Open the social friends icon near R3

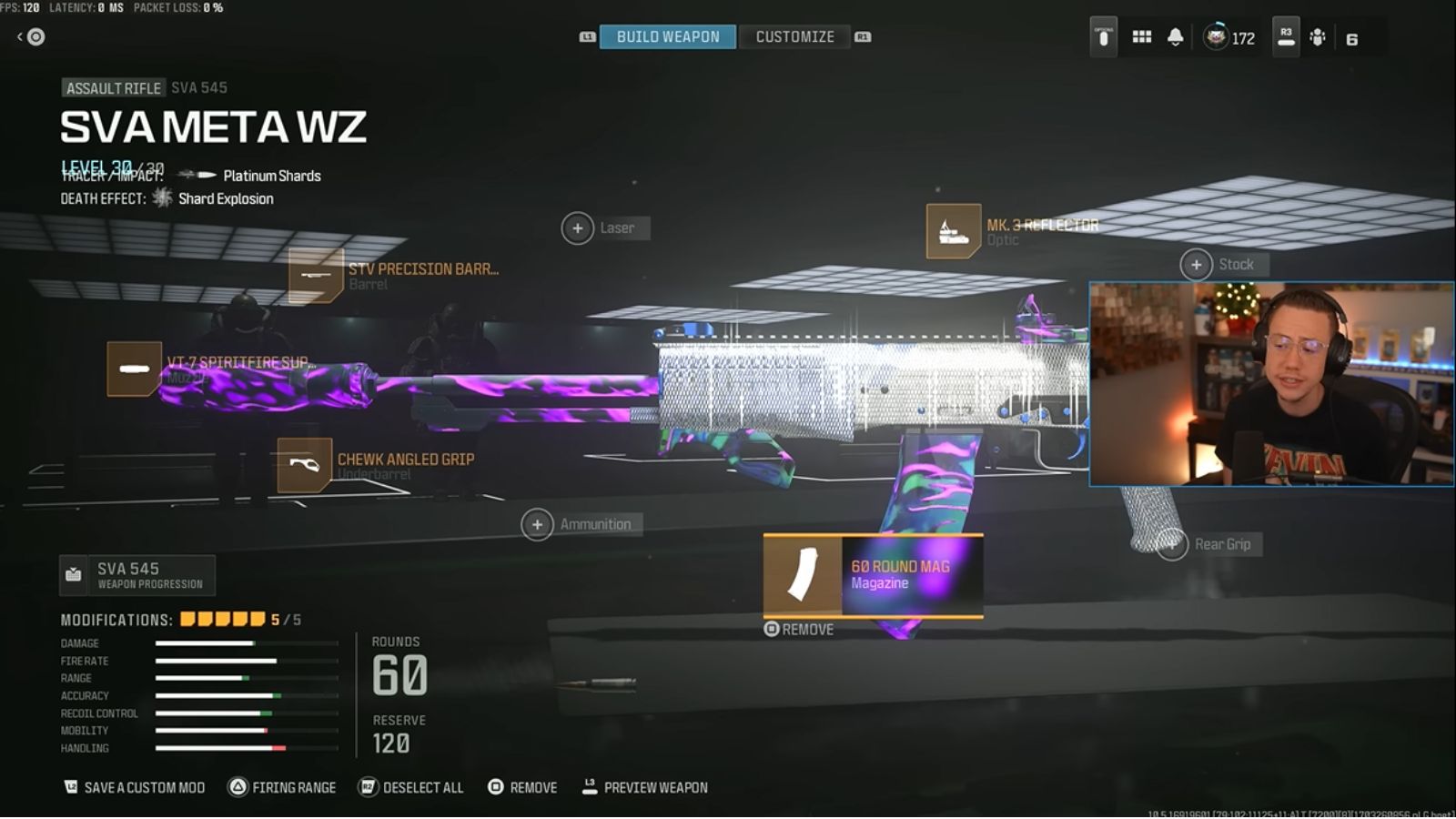point(1318,37)
